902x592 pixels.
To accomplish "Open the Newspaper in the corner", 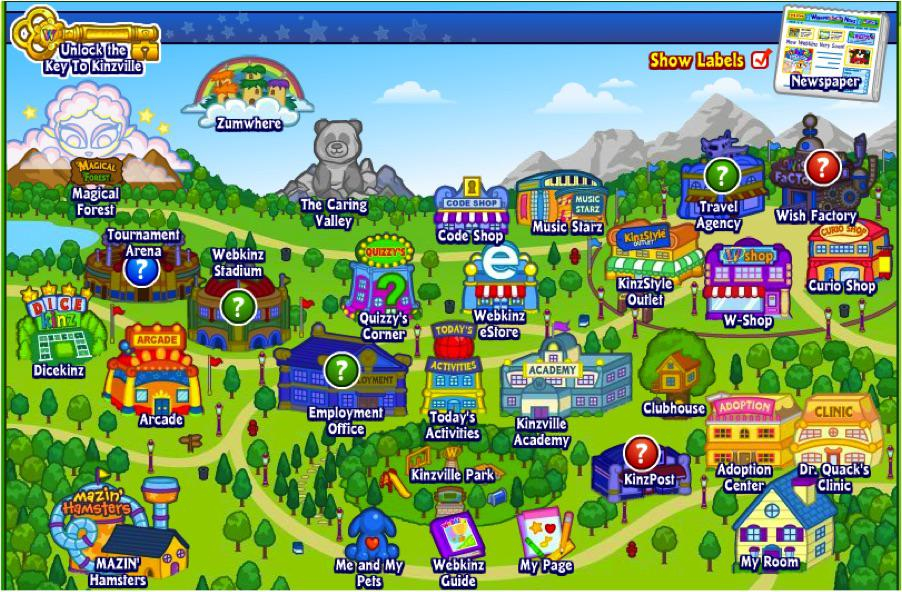I will 825,48.
